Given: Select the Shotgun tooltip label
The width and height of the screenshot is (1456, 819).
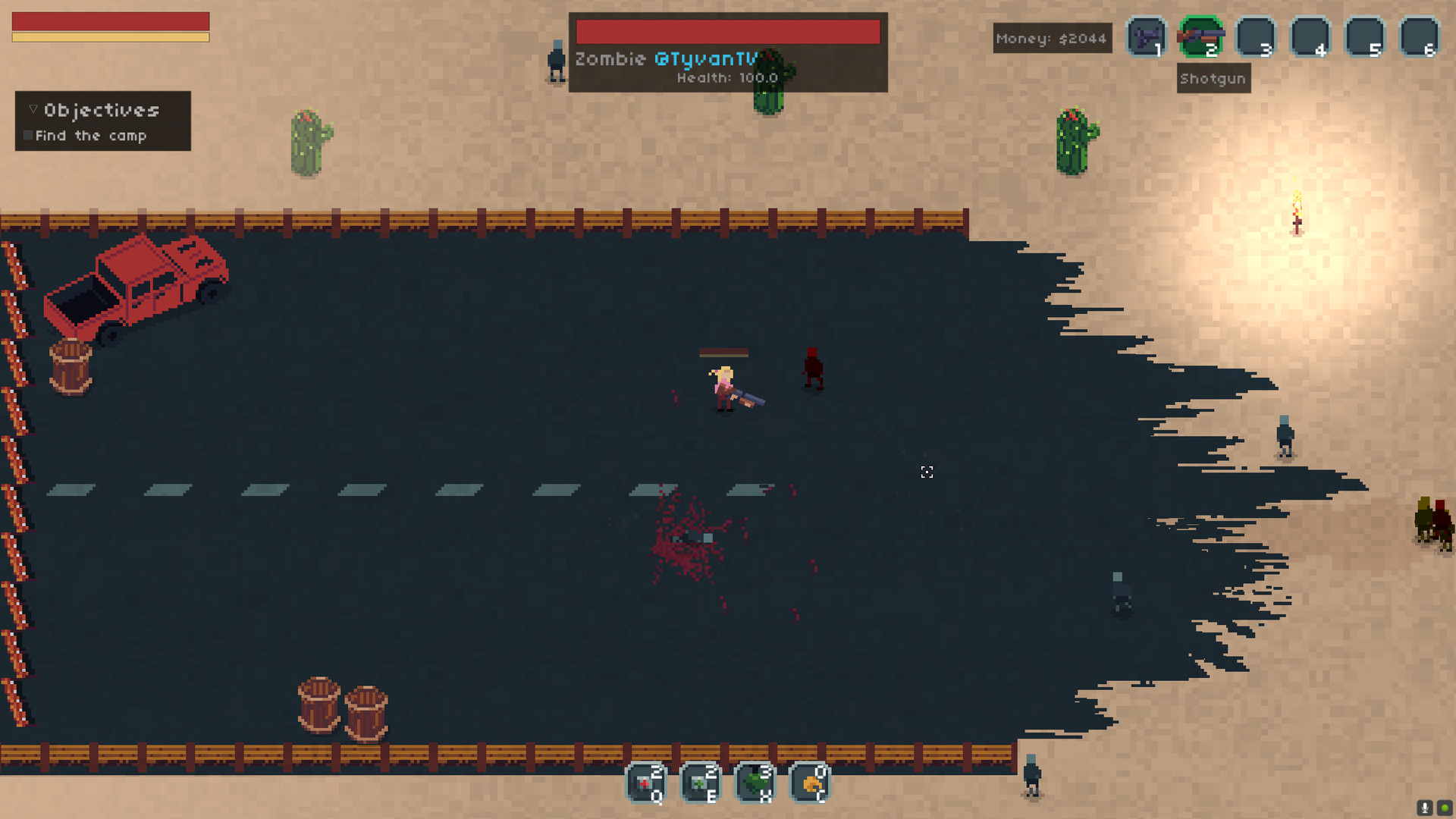Looking at the screenshot, I should [x=1213, y=78].
